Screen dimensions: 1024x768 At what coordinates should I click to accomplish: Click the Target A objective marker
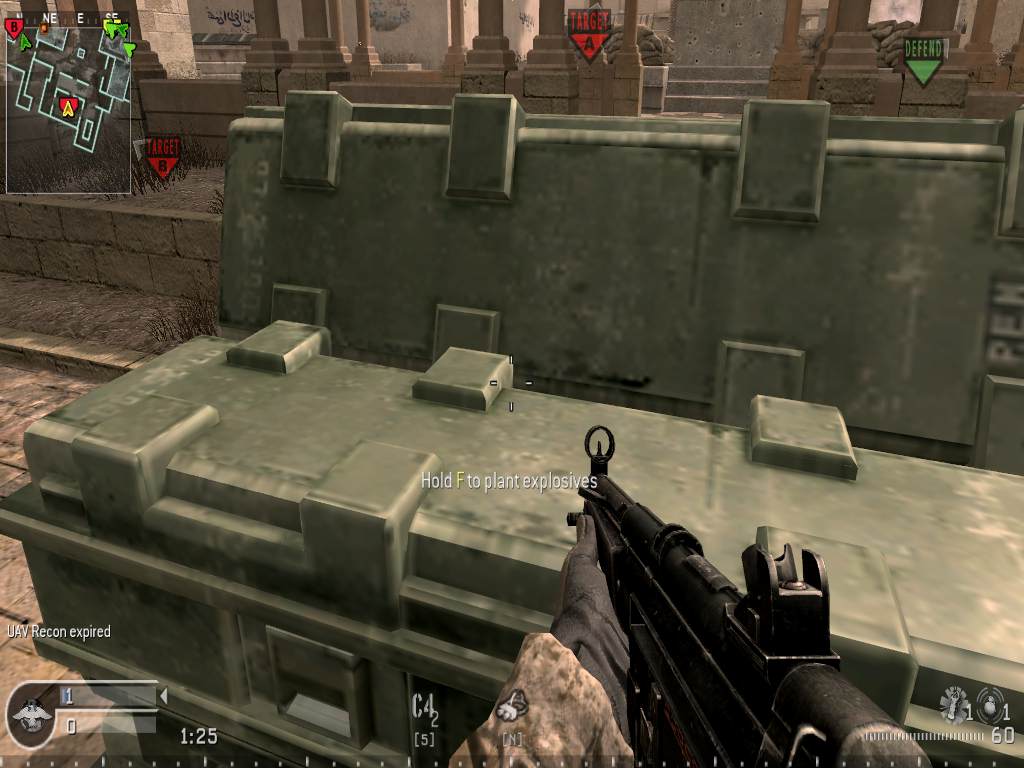(589, 34)
